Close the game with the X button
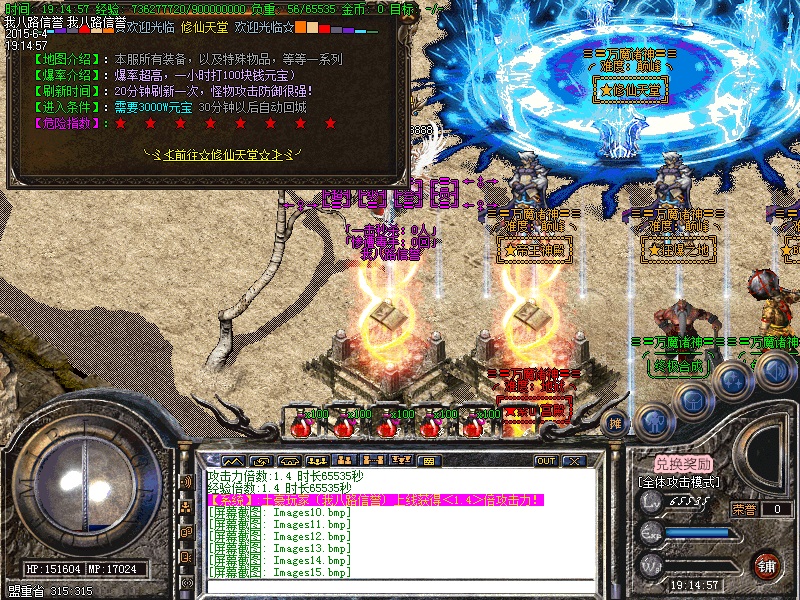 pos(573,461)
